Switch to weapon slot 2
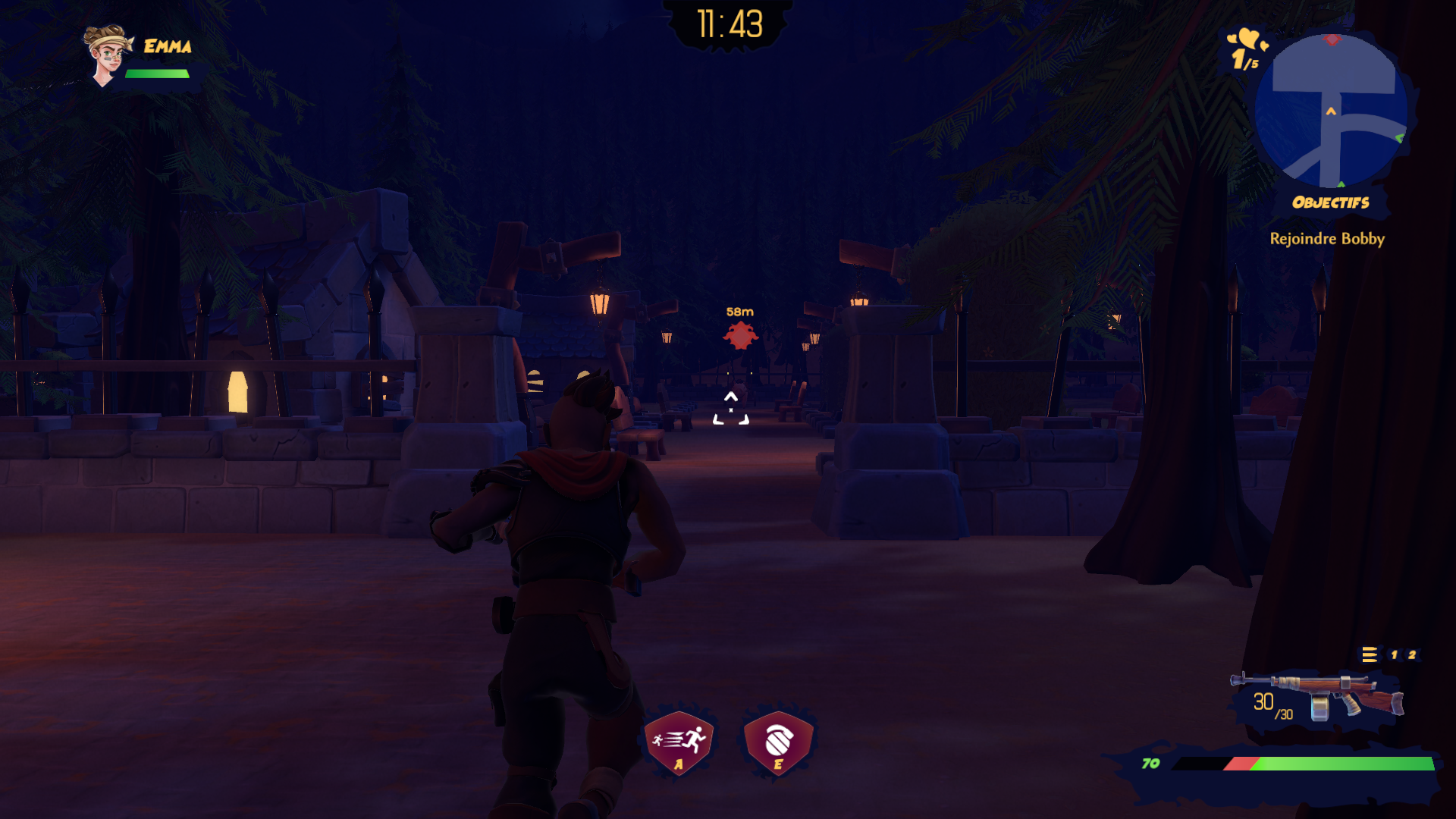Screen dimensions: 1456x819 1412,654
